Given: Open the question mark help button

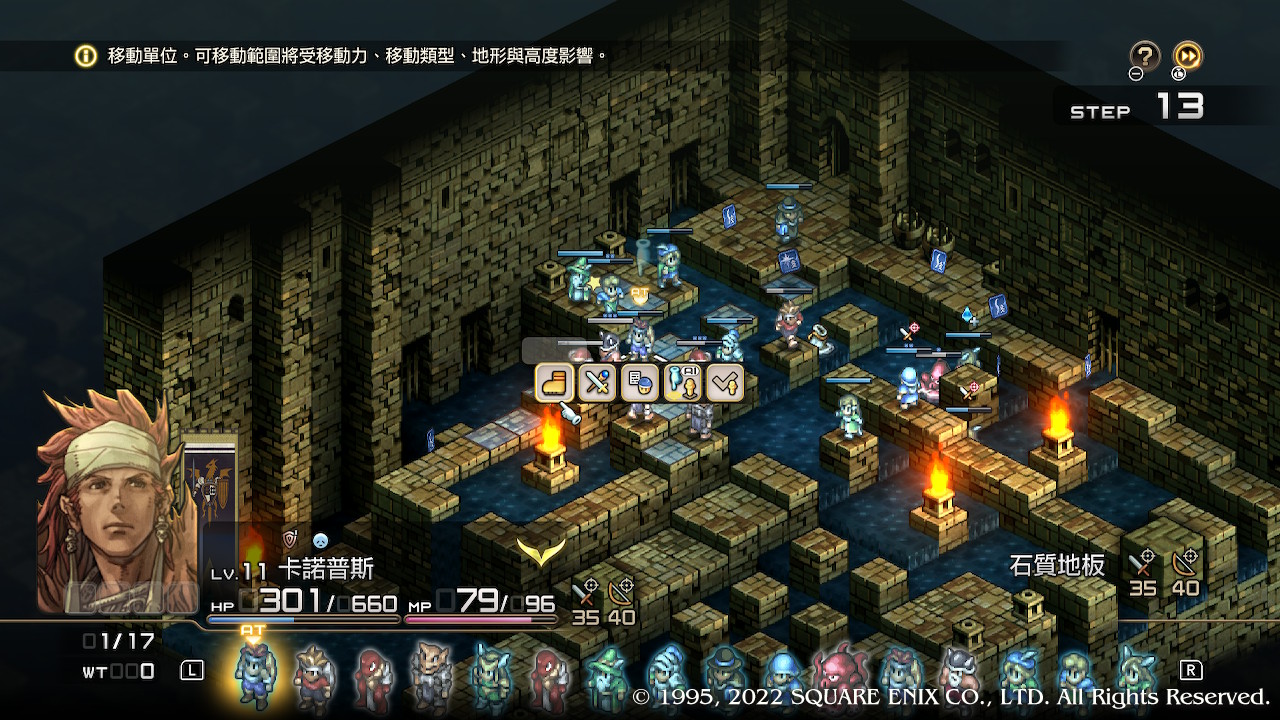Looking at the screenshot, I should [1145, 55].
